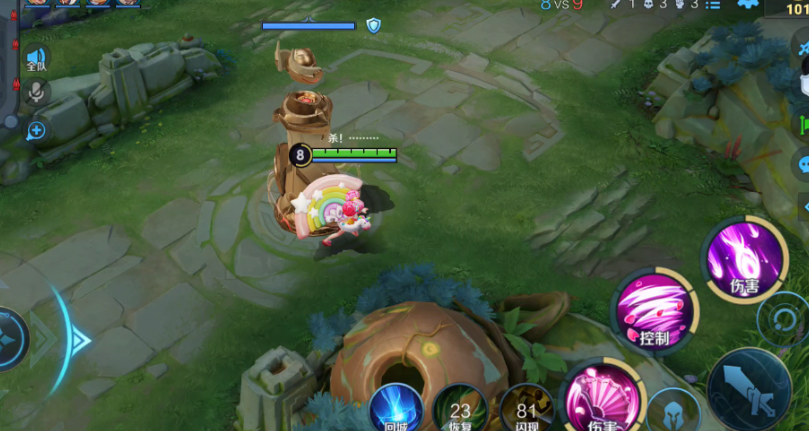The height and width of the screenshot is (431, 809).
Task: Fire the purple flame 伤害 skill
Action: [744, 258]
